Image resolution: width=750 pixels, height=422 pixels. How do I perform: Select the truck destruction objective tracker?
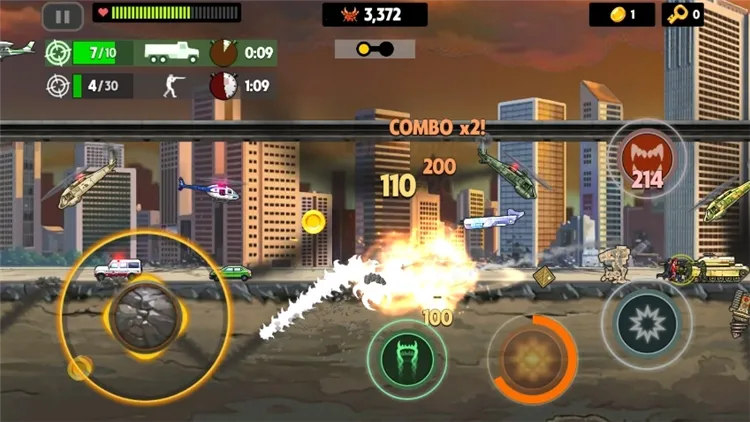pos(160,53)
